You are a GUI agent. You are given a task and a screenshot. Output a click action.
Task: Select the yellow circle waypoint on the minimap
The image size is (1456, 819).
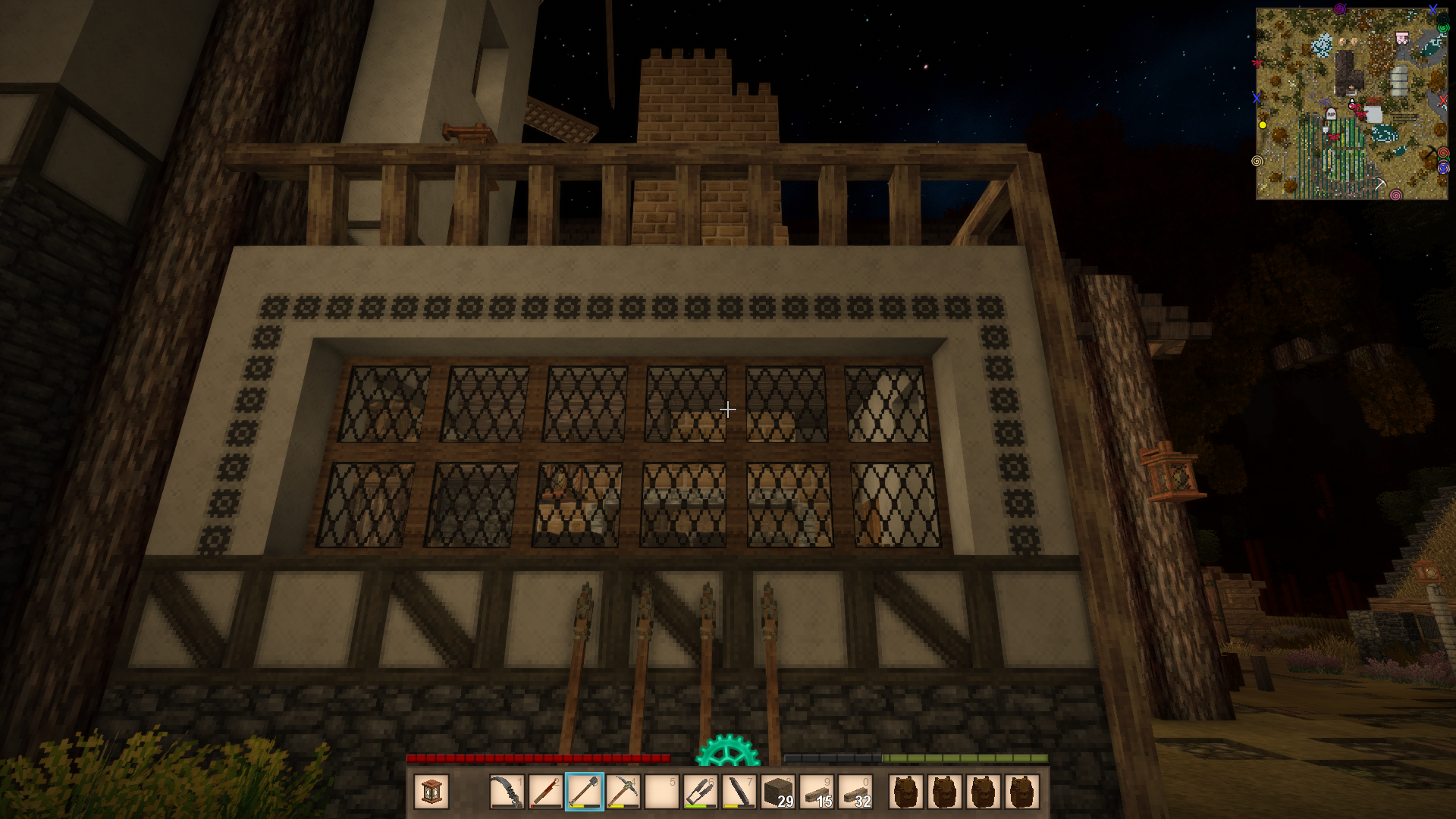1263,125
